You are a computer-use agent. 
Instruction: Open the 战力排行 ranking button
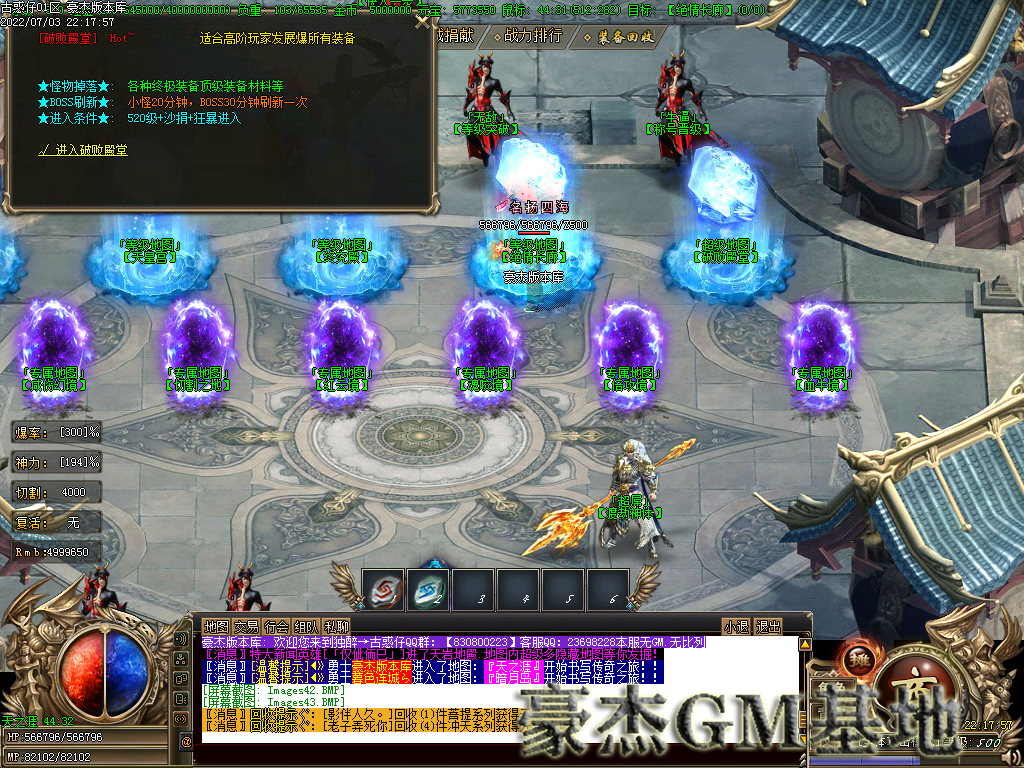[533, 36]
